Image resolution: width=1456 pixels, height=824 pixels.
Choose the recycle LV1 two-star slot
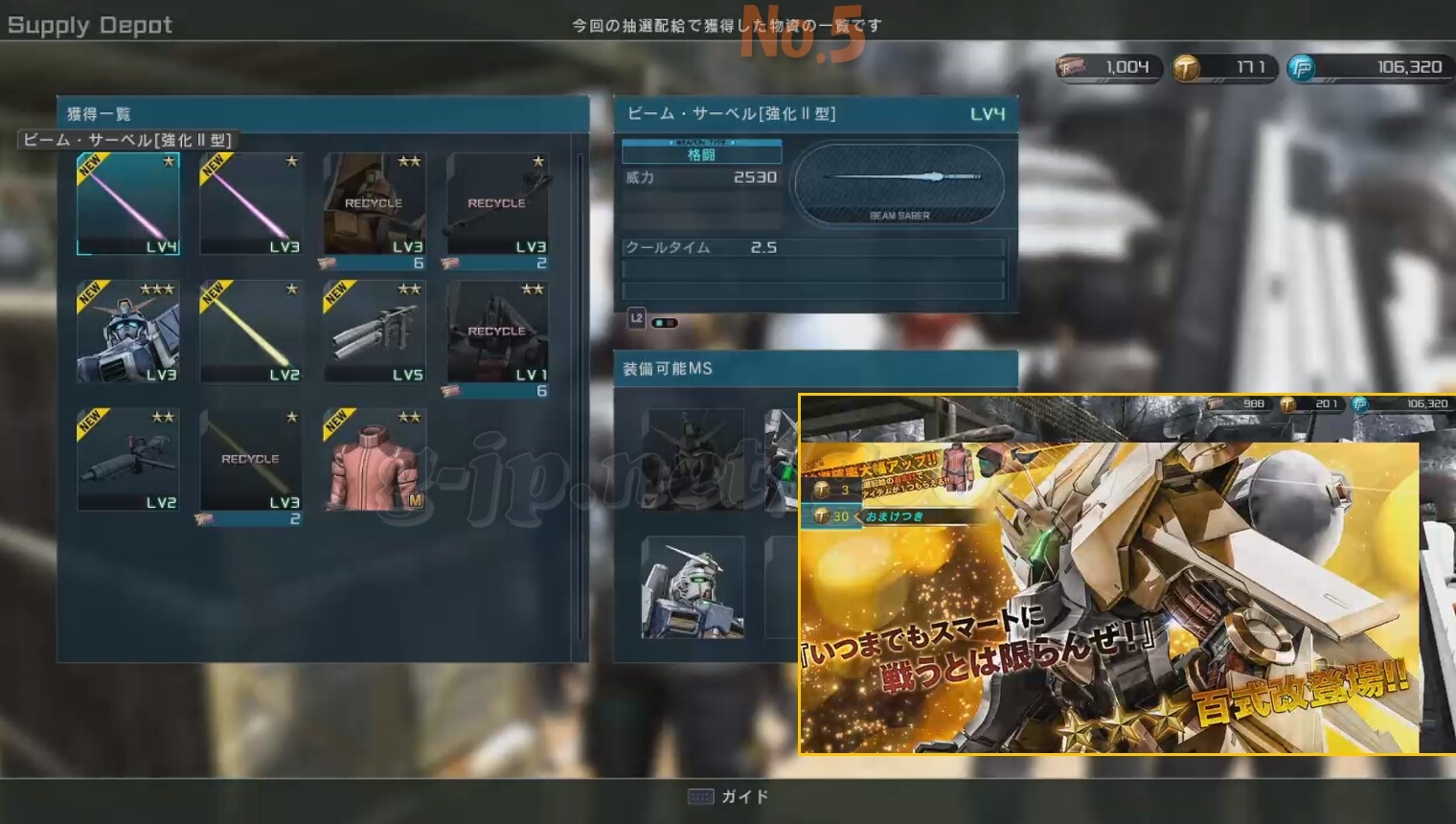(497, 332)
